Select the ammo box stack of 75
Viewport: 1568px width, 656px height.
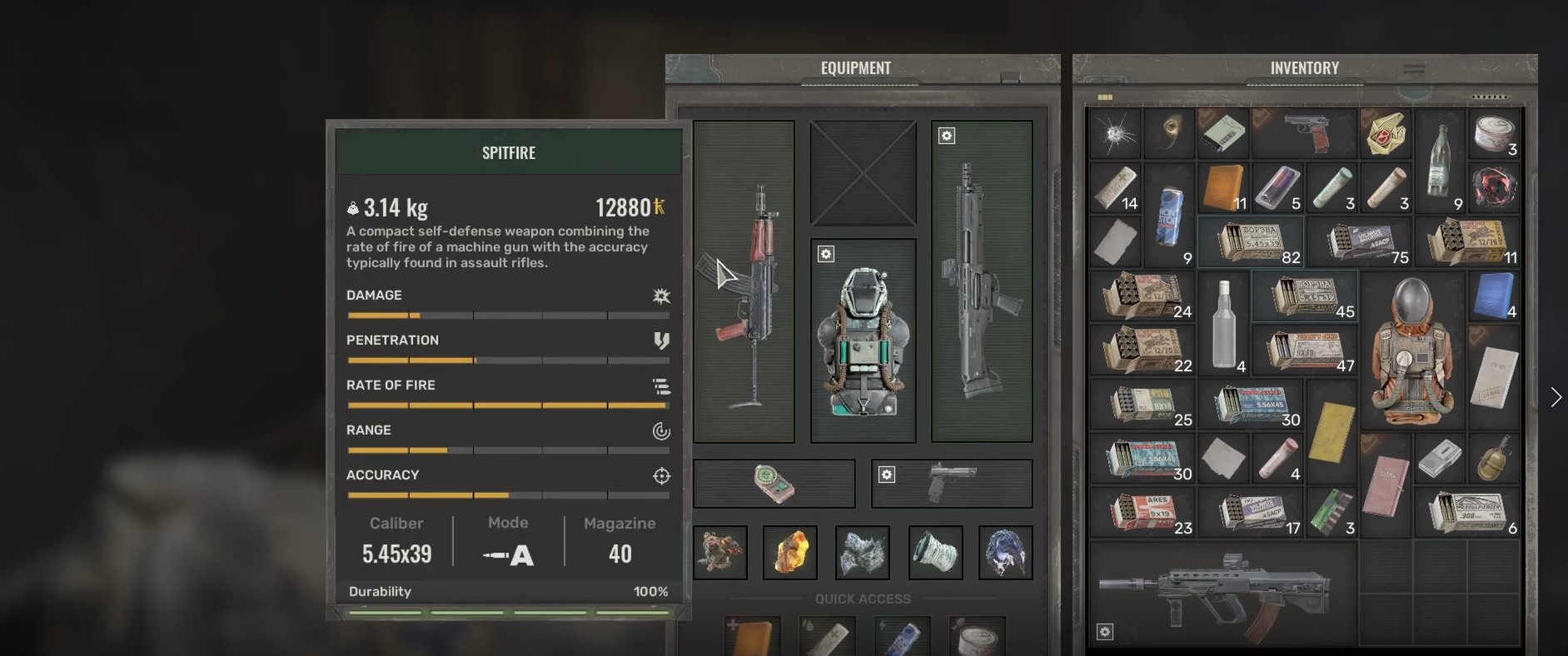point(1361,241)
